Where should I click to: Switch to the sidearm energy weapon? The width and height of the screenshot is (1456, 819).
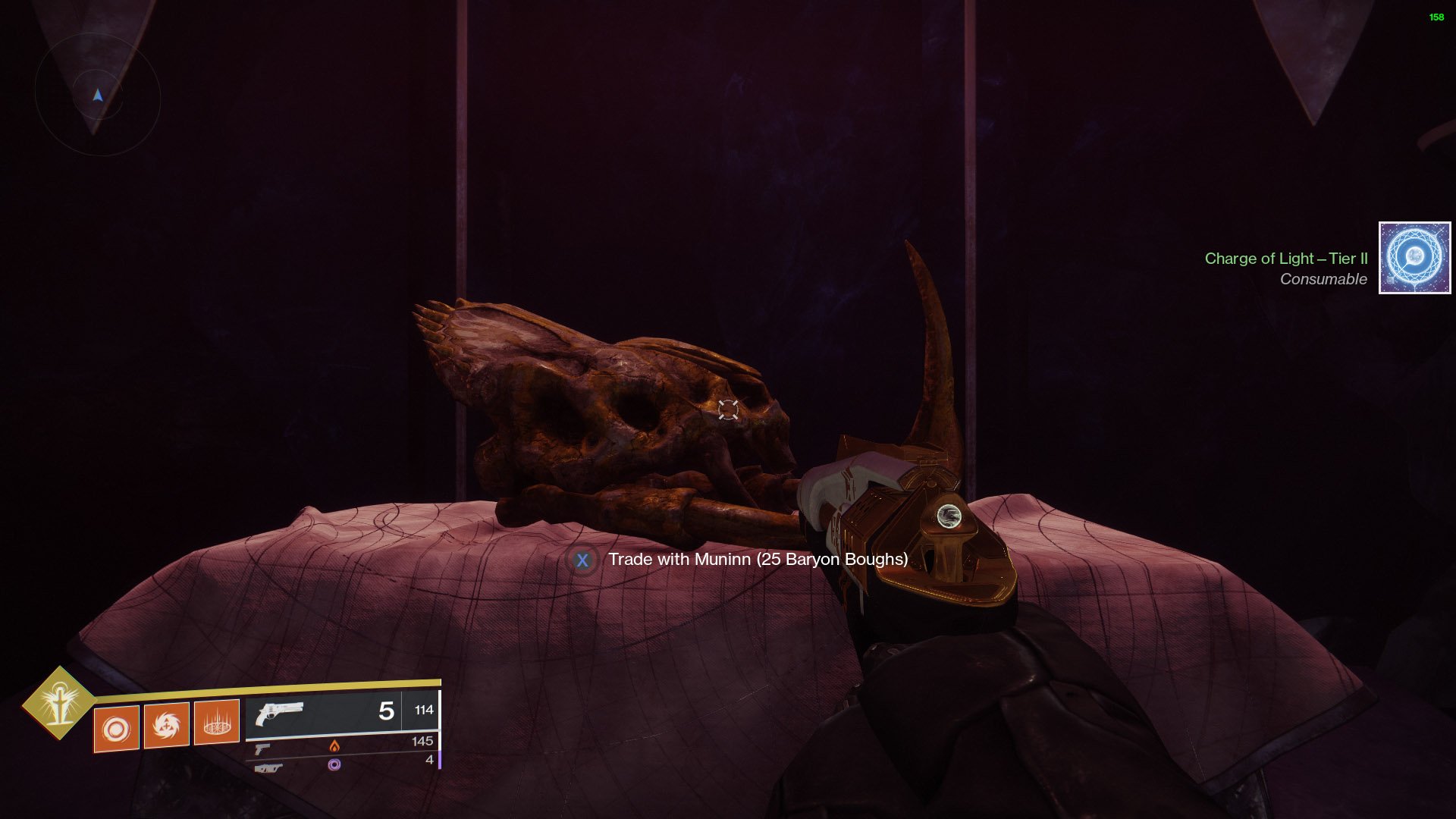click(262, 749)
